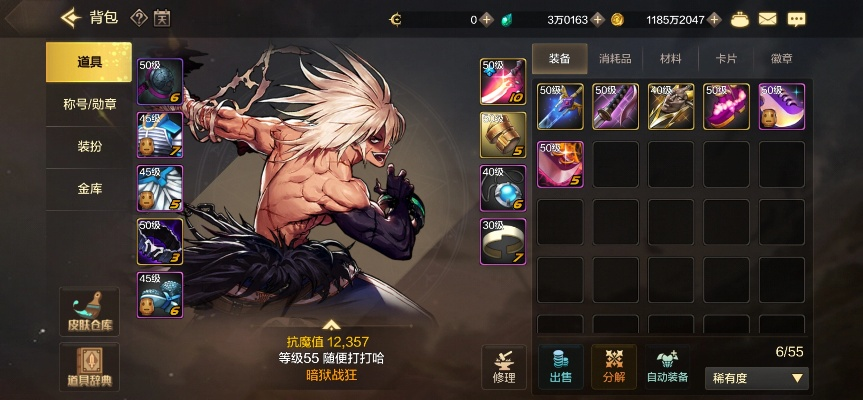Switch to the 装扮 side tab

click(x=89, y=146)
